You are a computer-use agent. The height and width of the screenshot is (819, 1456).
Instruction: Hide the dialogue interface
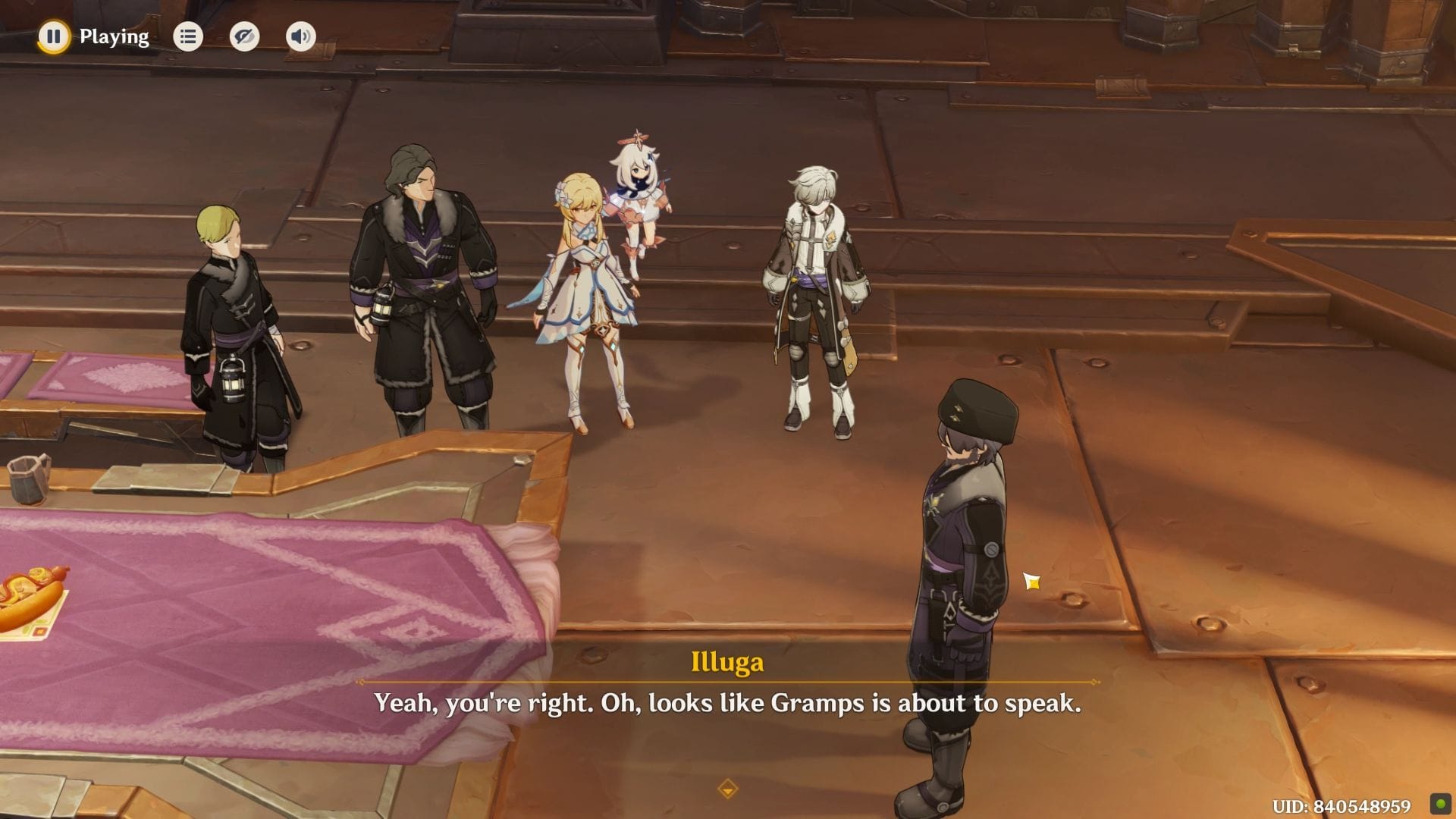click(x=244, y=36)
